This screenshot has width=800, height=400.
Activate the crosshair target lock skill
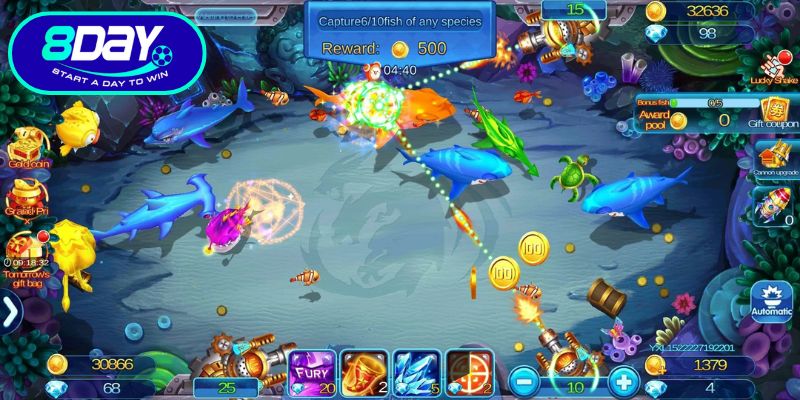click(x=468, y=371)
